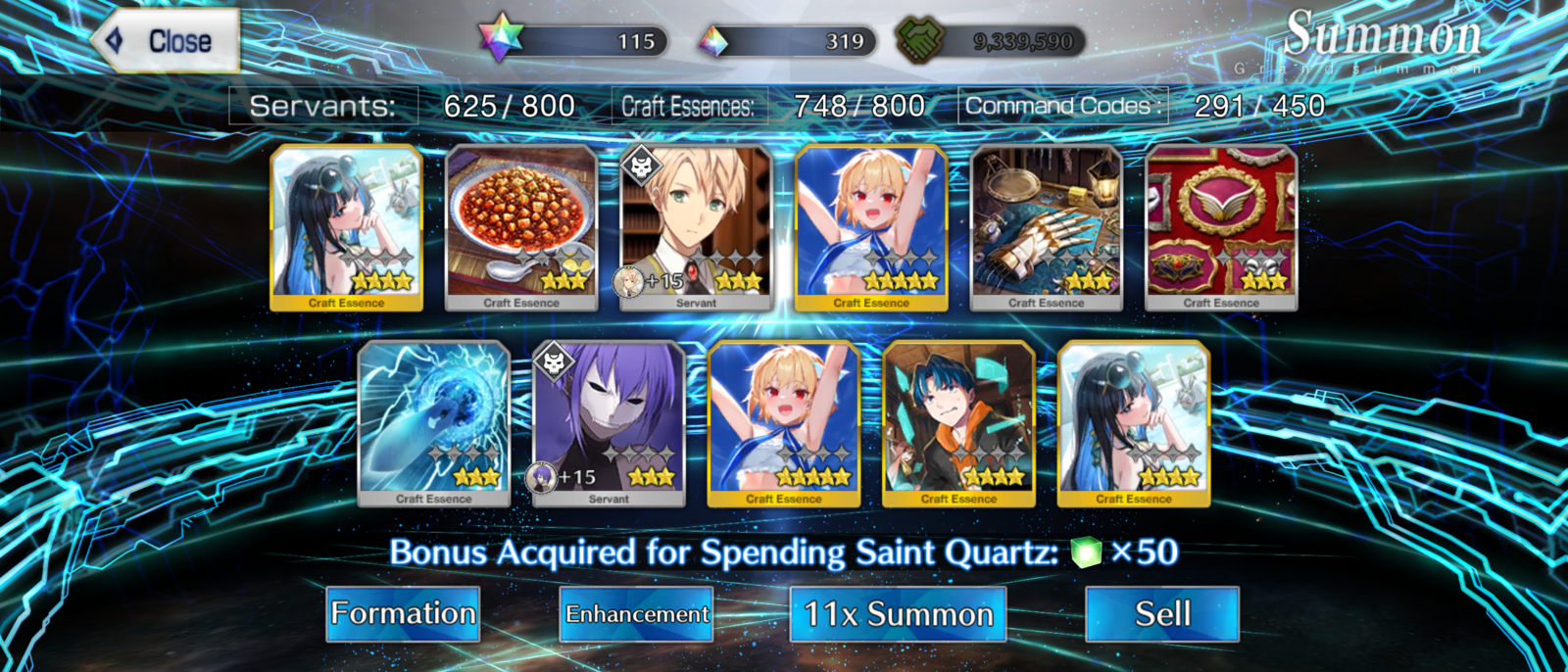Tap the Sell button
The image size is (1568, 672).
point(1162,614)
